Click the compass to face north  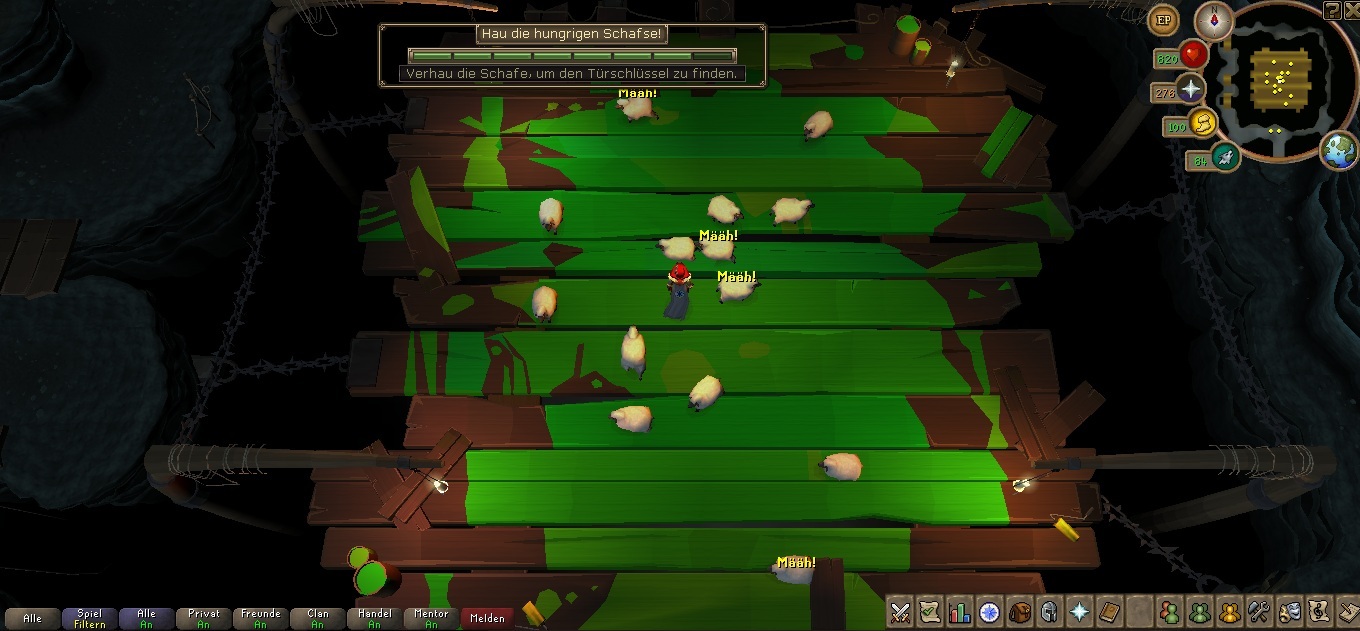pos(1214,21)
